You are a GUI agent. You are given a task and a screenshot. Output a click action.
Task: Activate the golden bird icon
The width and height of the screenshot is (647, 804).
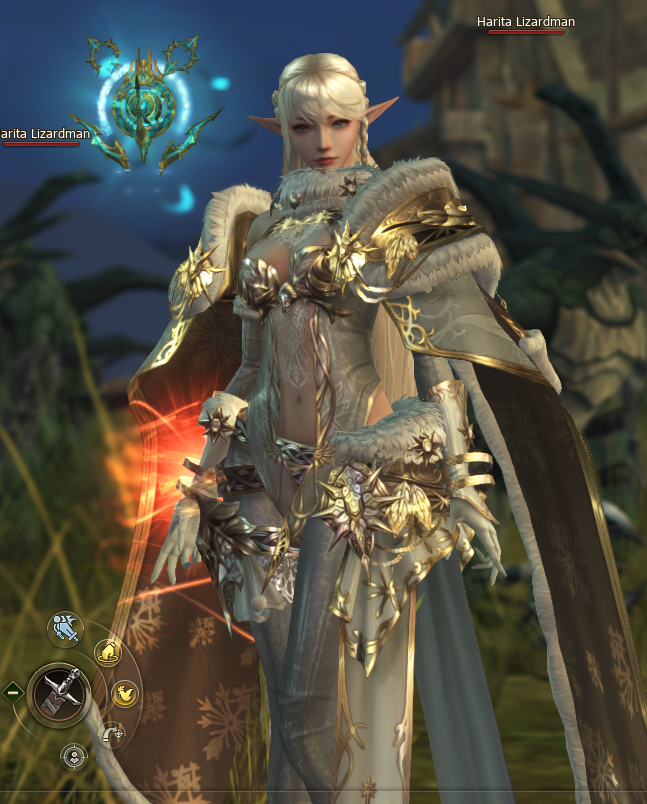tap(124, 692)
